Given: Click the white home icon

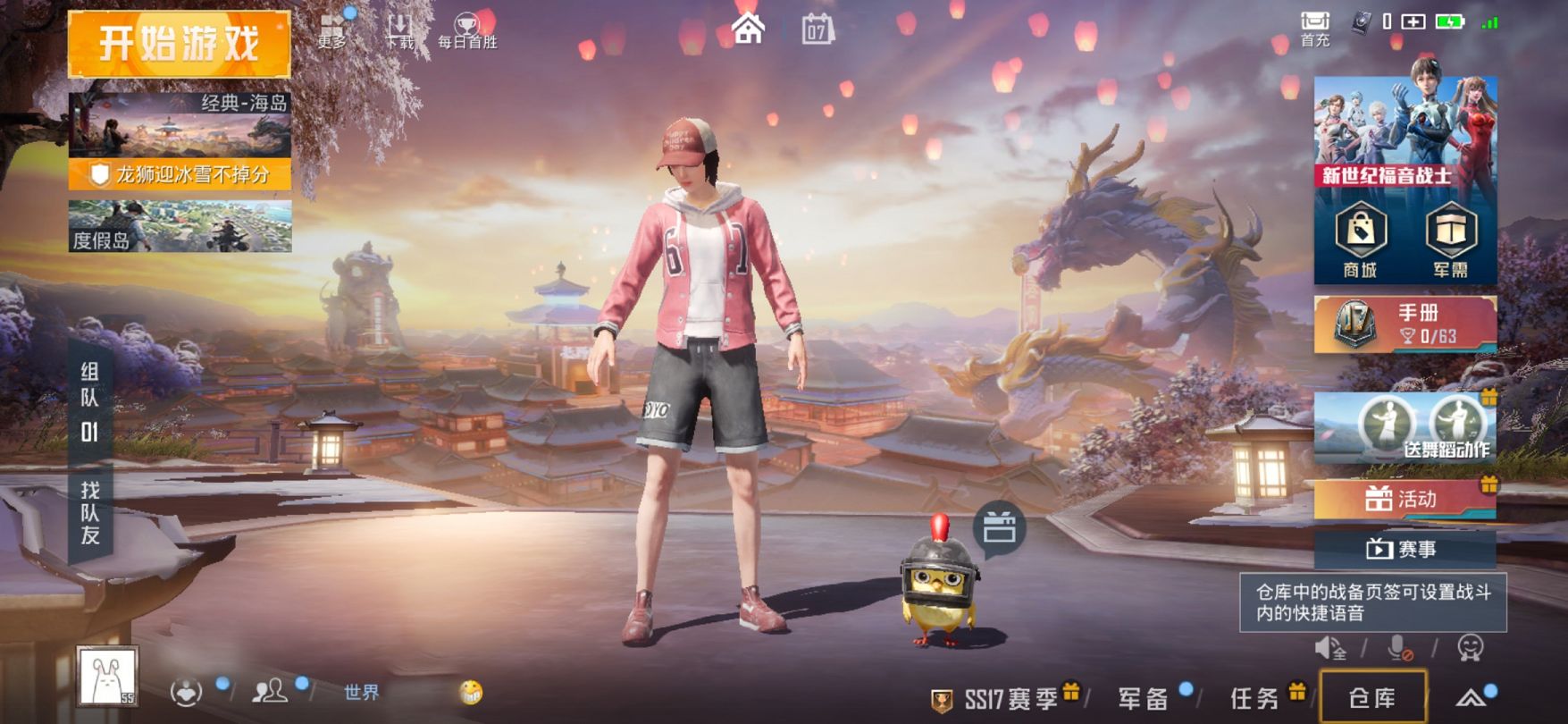Looking at the screenshot, I should point(748,28).
